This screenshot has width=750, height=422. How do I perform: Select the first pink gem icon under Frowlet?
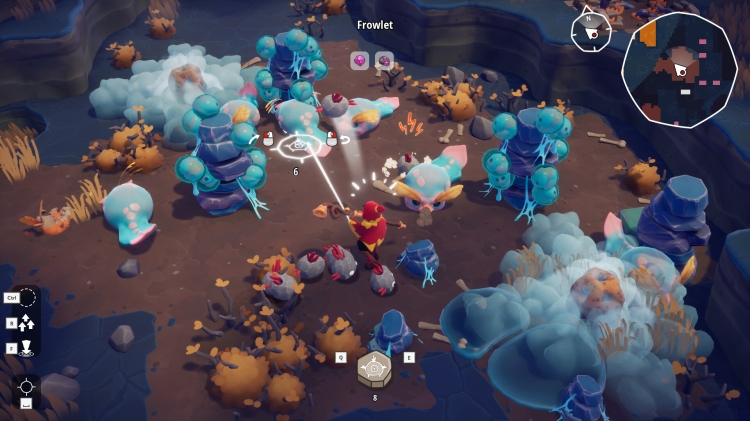pos(358,61)
